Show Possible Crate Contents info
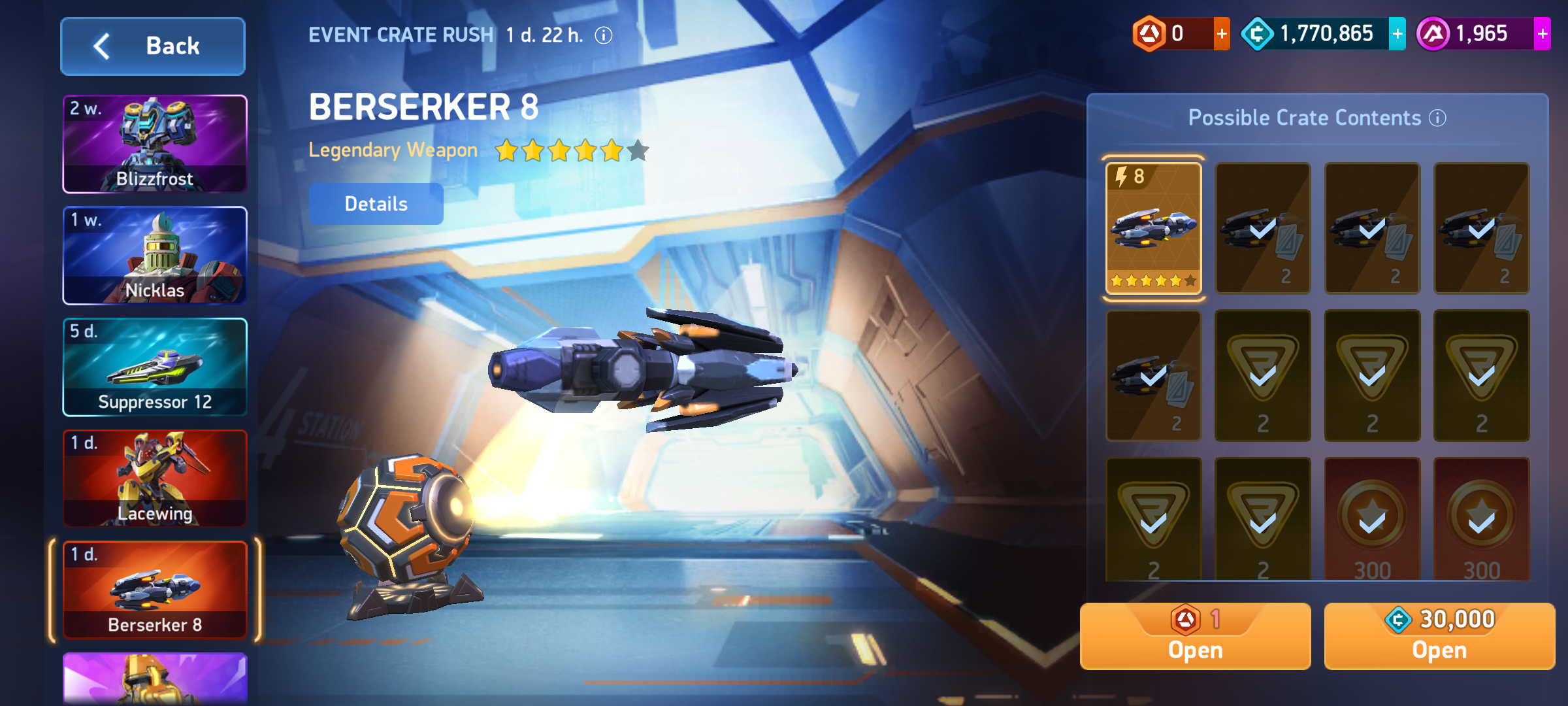 click(x=1437, y=118)
